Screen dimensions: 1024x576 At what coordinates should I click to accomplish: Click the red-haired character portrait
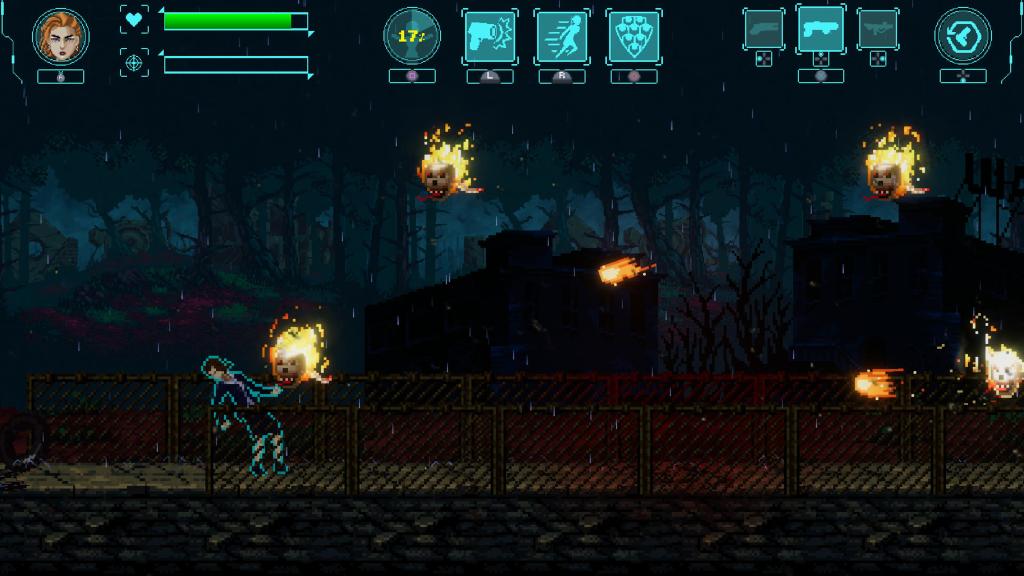coord(61,36)
